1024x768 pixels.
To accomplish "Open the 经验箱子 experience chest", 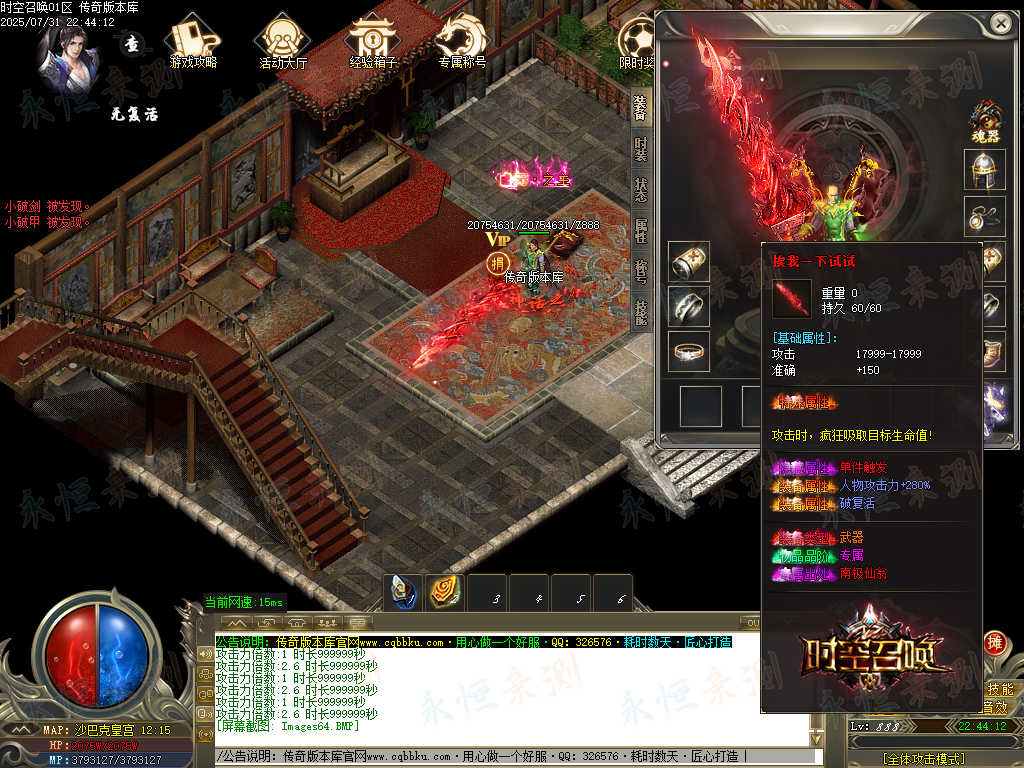I will (373, 44).
